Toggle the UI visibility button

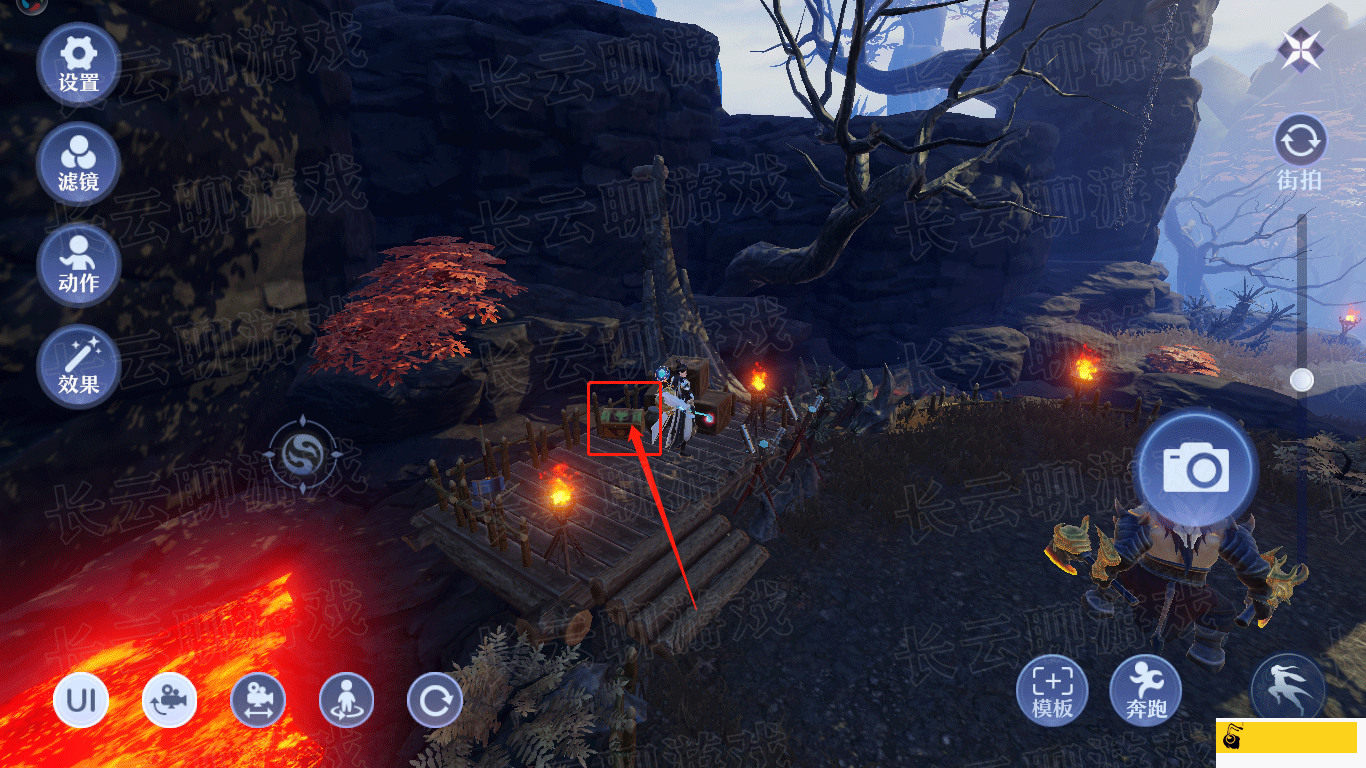pyautogui.click(x=81, y=700)
